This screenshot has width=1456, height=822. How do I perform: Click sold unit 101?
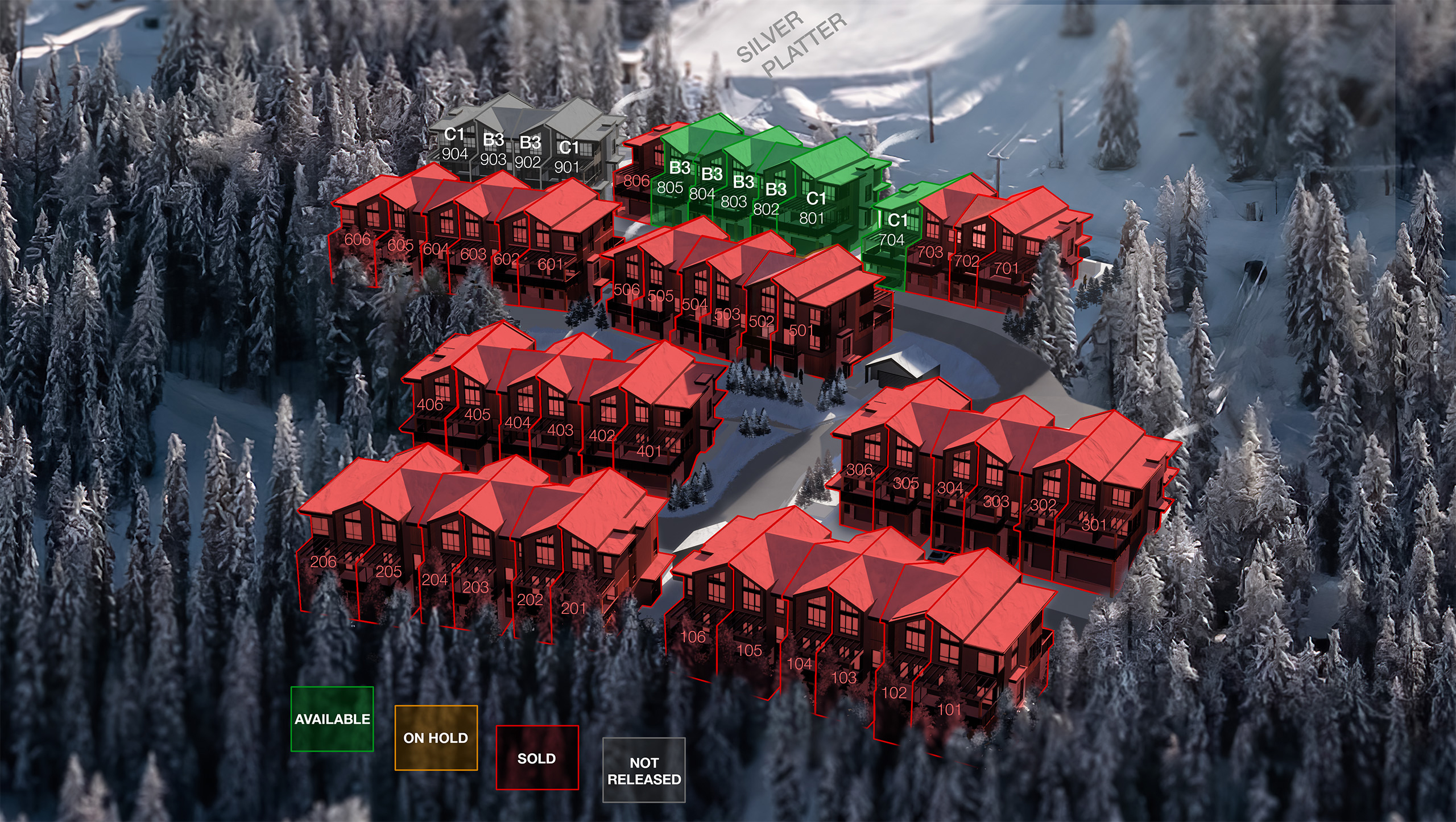click(949, 709)
